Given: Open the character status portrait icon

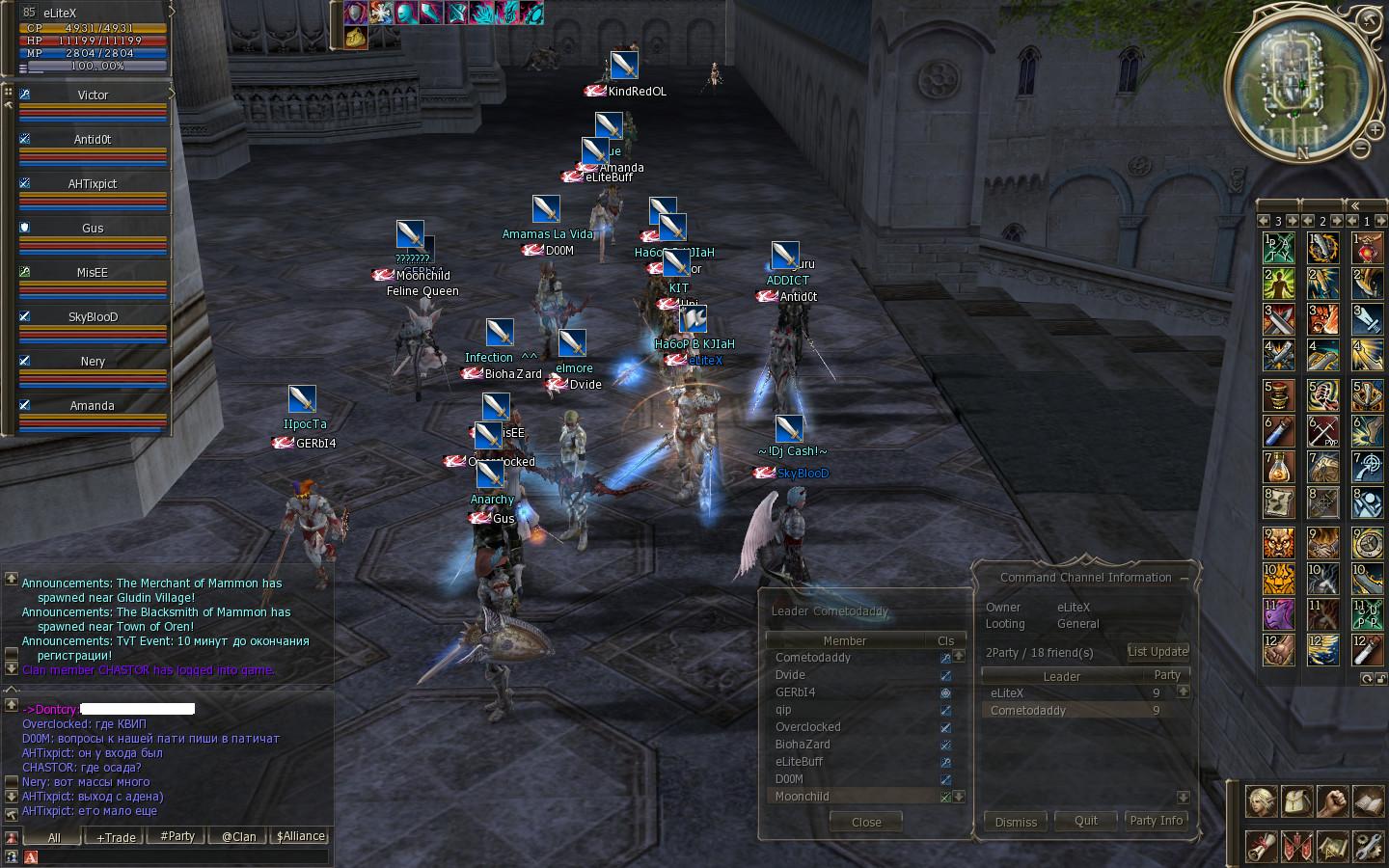Looking at the screenshot, I should 1262,800.
